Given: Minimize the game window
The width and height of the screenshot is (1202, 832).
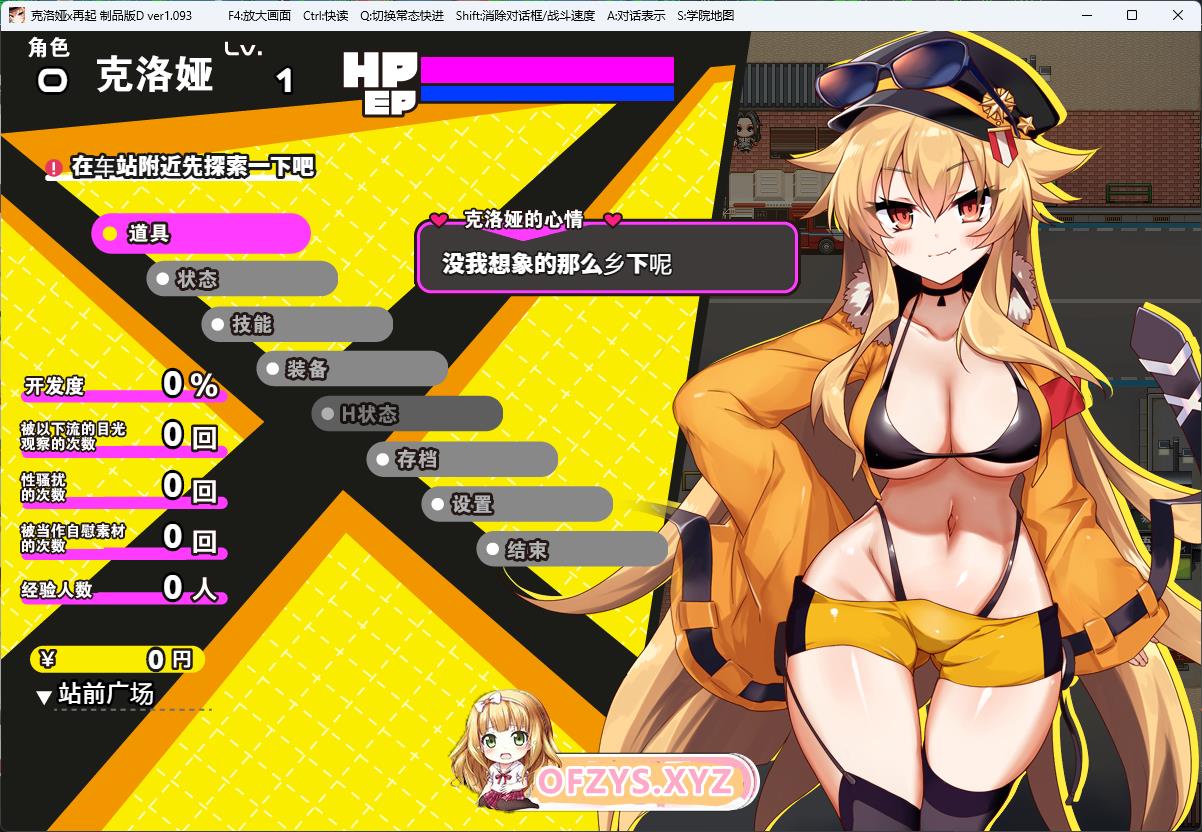Looking at the screenshot, I should pos(1085,15).
